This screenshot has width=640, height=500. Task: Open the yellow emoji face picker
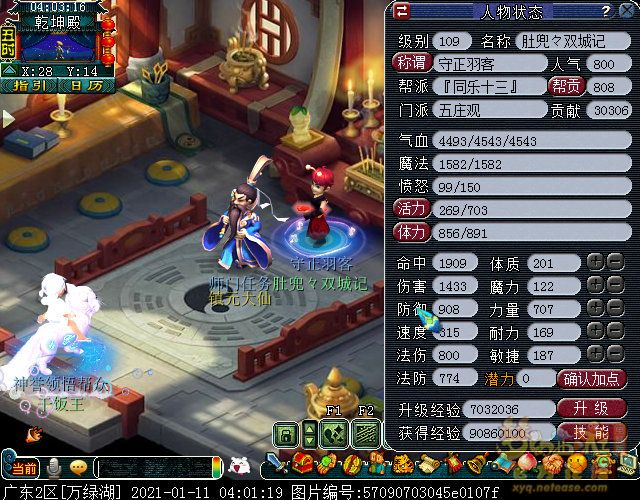point(78,468)
